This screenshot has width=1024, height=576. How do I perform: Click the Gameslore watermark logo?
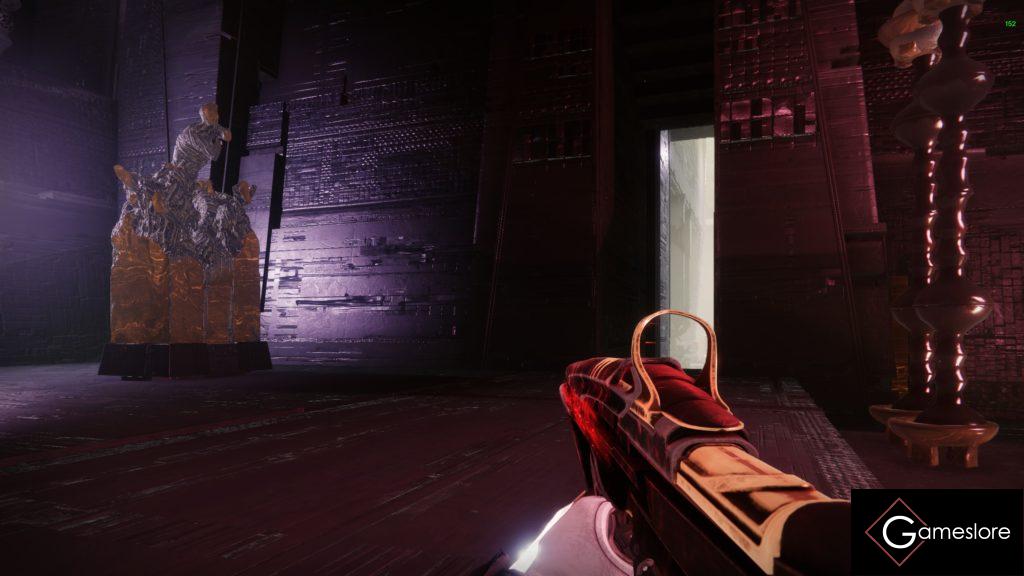tap(937, 532)
